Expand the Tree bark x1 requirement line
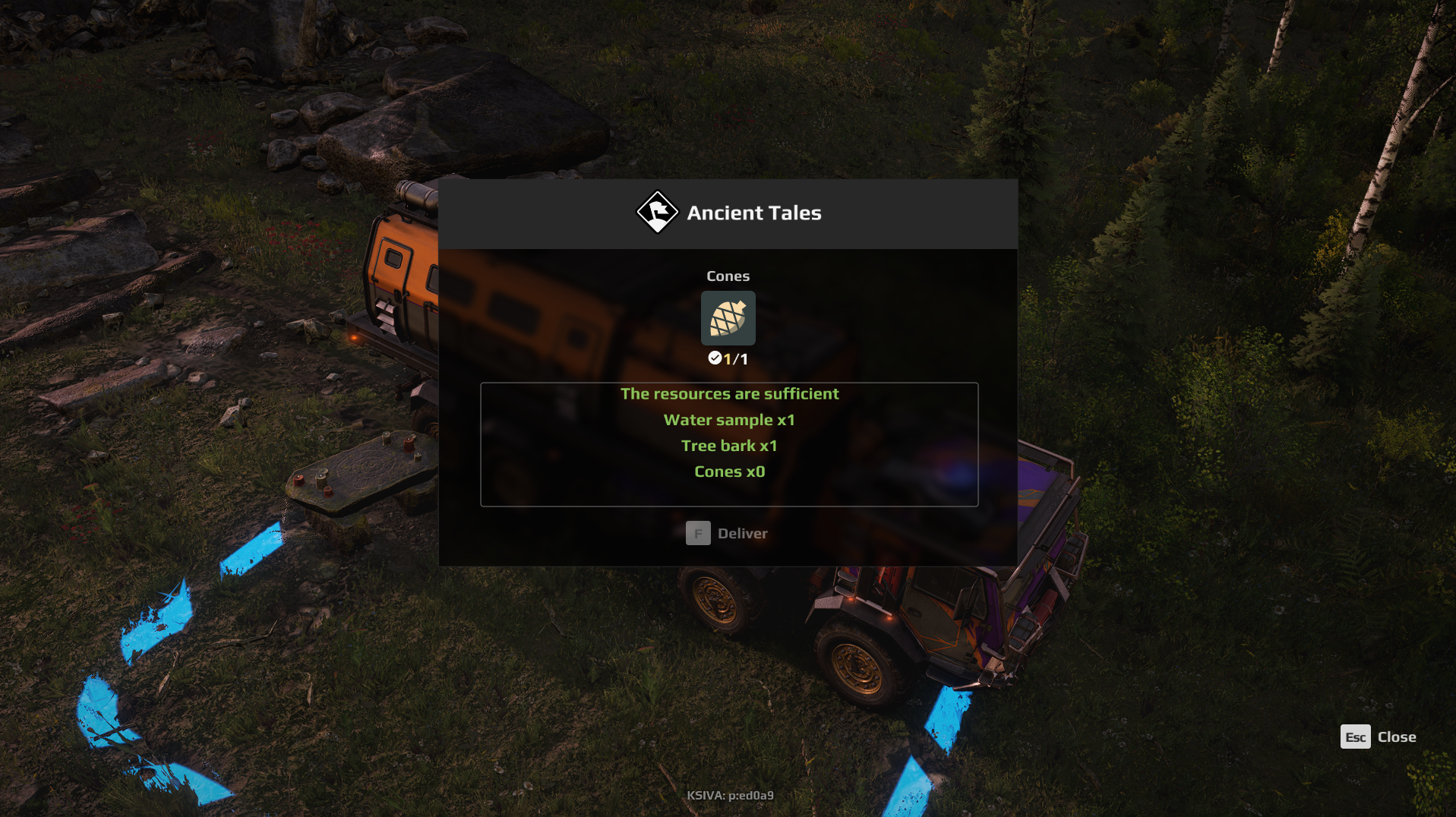 point(728,446)
